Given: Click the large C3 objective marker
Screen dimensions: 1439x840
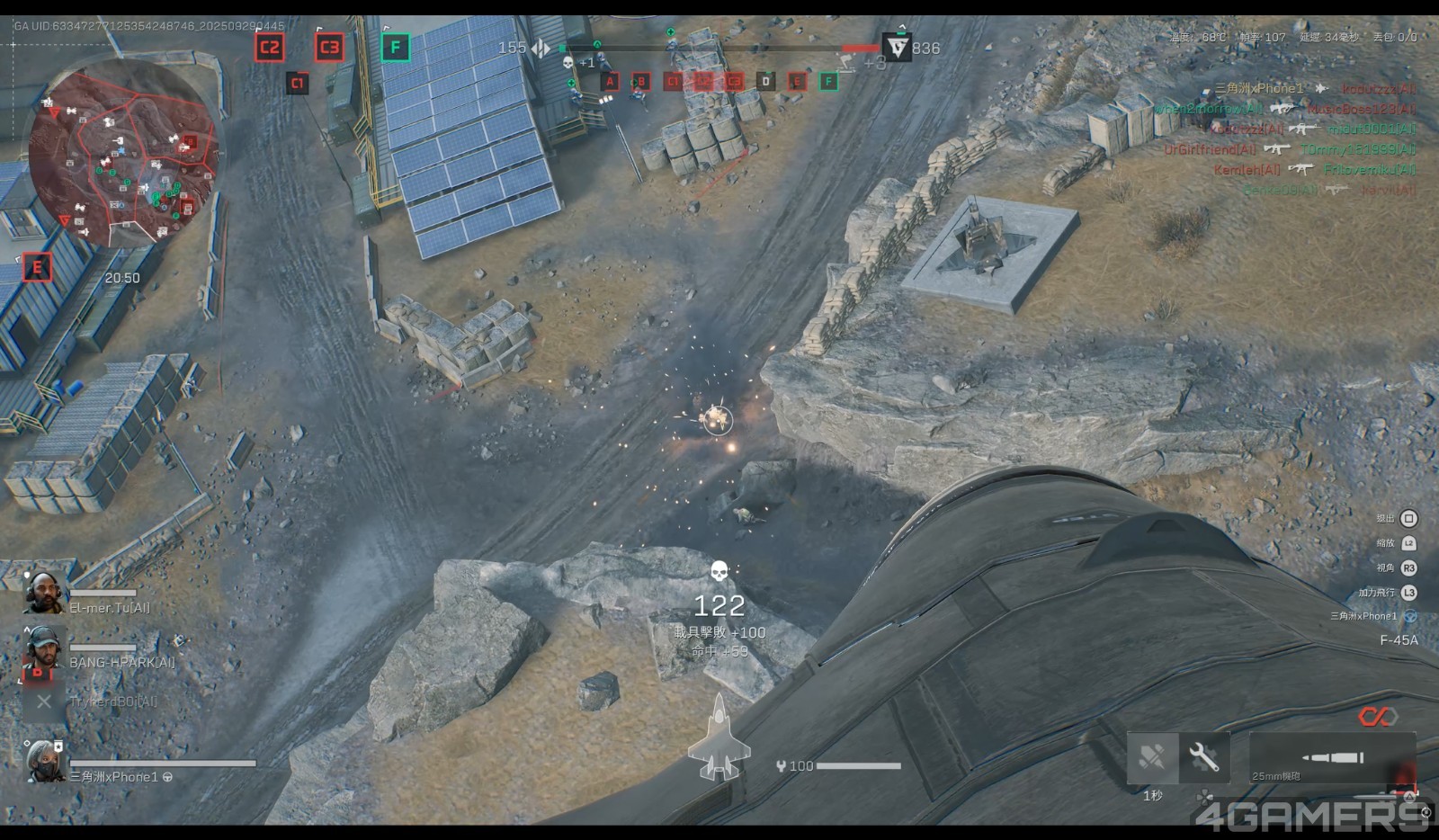Looking at the screenshot, I should click(x=329, y=48).
